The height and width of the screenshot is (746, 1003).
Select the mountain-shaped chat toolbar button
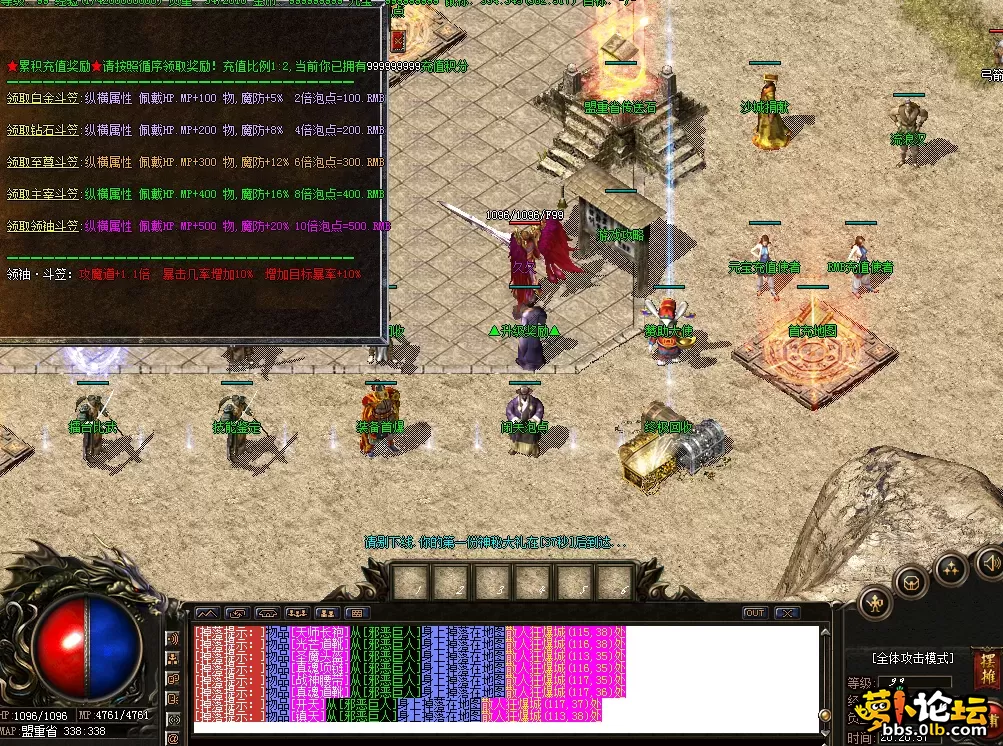click(x=206, y=613)
